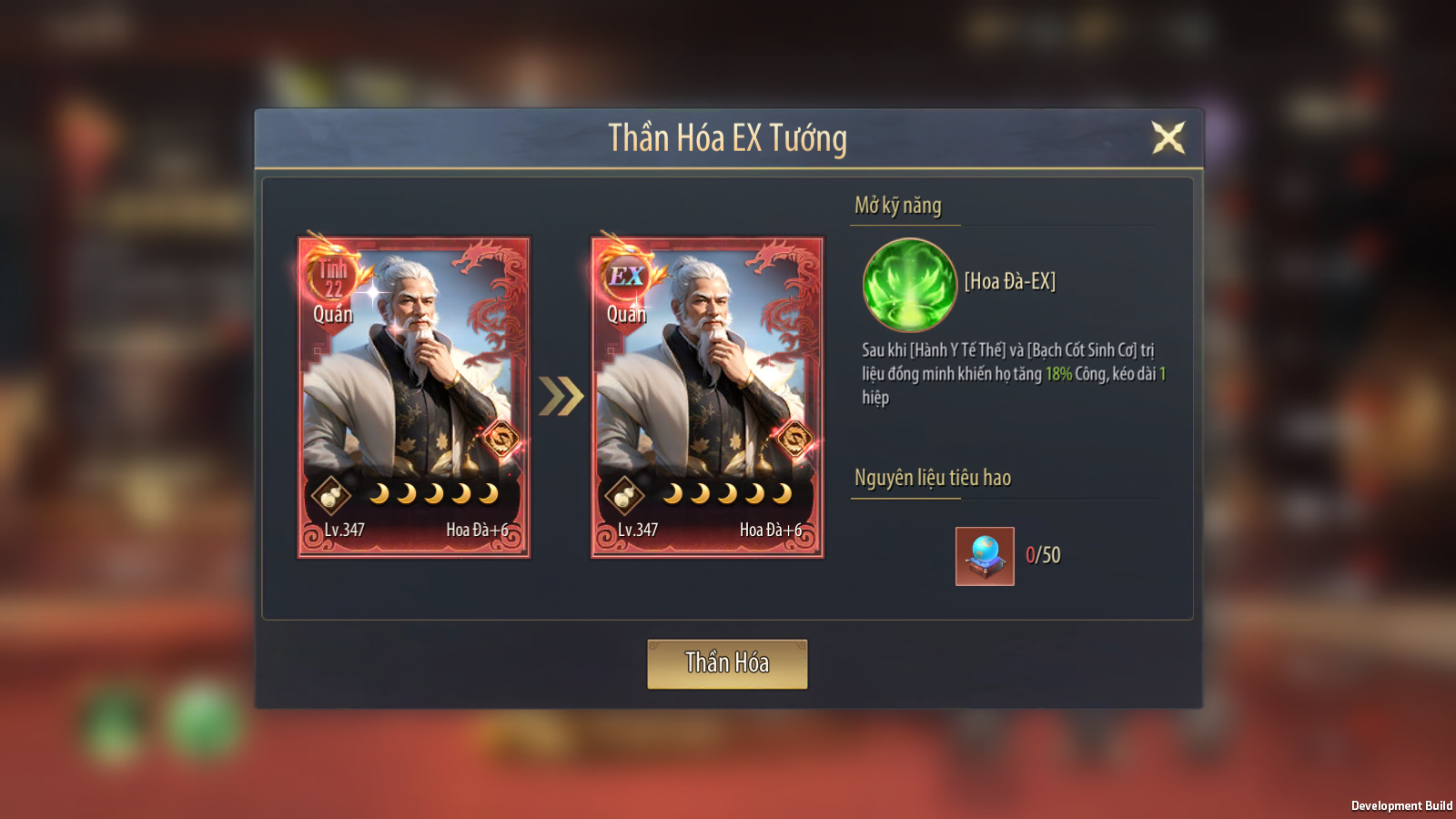Tap the globe material item icon
This screenshot has width=1456, height=819.
click(985, 556)
